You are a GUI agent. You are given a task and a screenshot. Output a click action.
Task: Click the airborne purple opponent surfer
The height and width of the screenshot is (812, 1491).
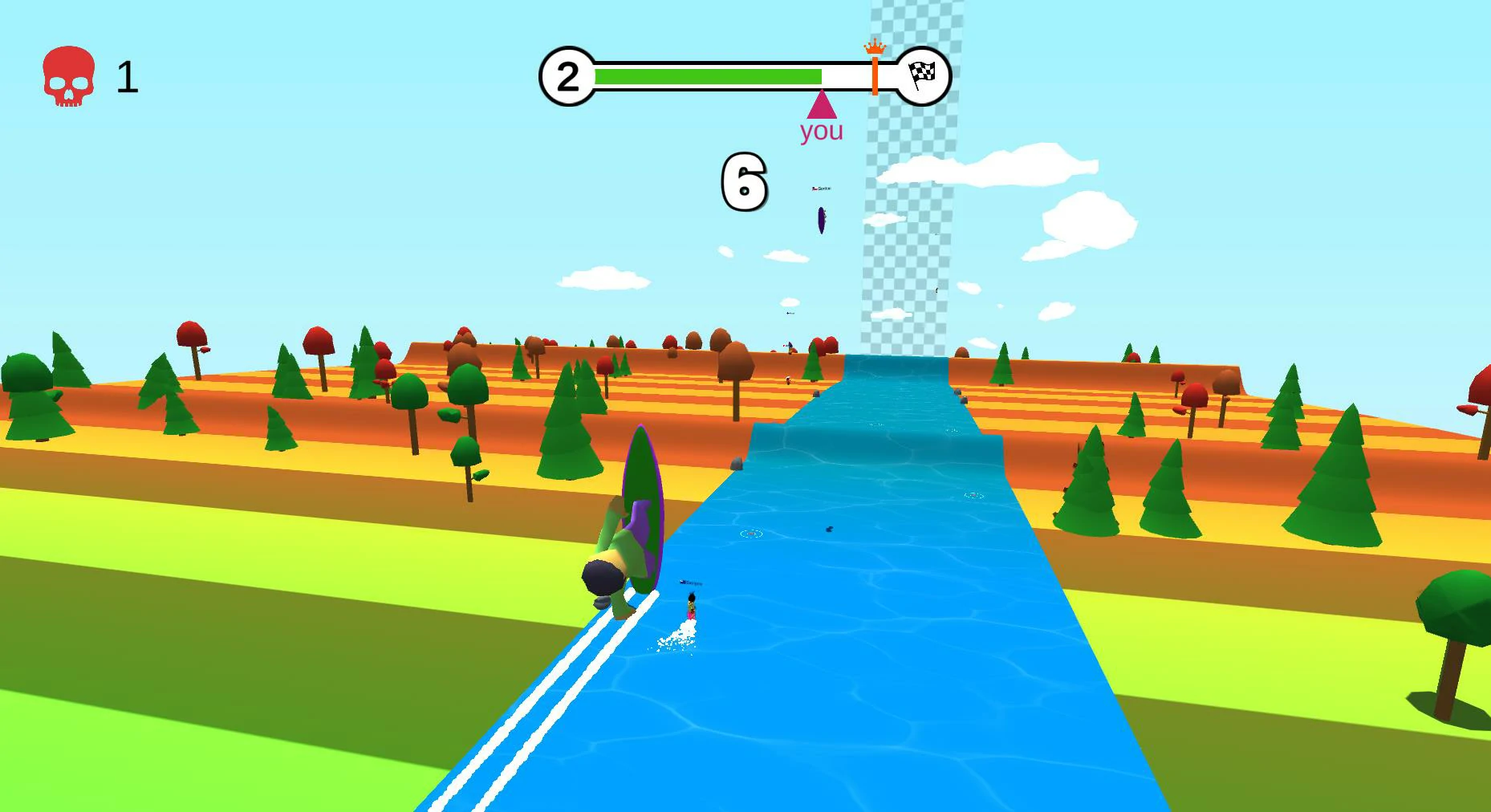click(x=820, y=221)
